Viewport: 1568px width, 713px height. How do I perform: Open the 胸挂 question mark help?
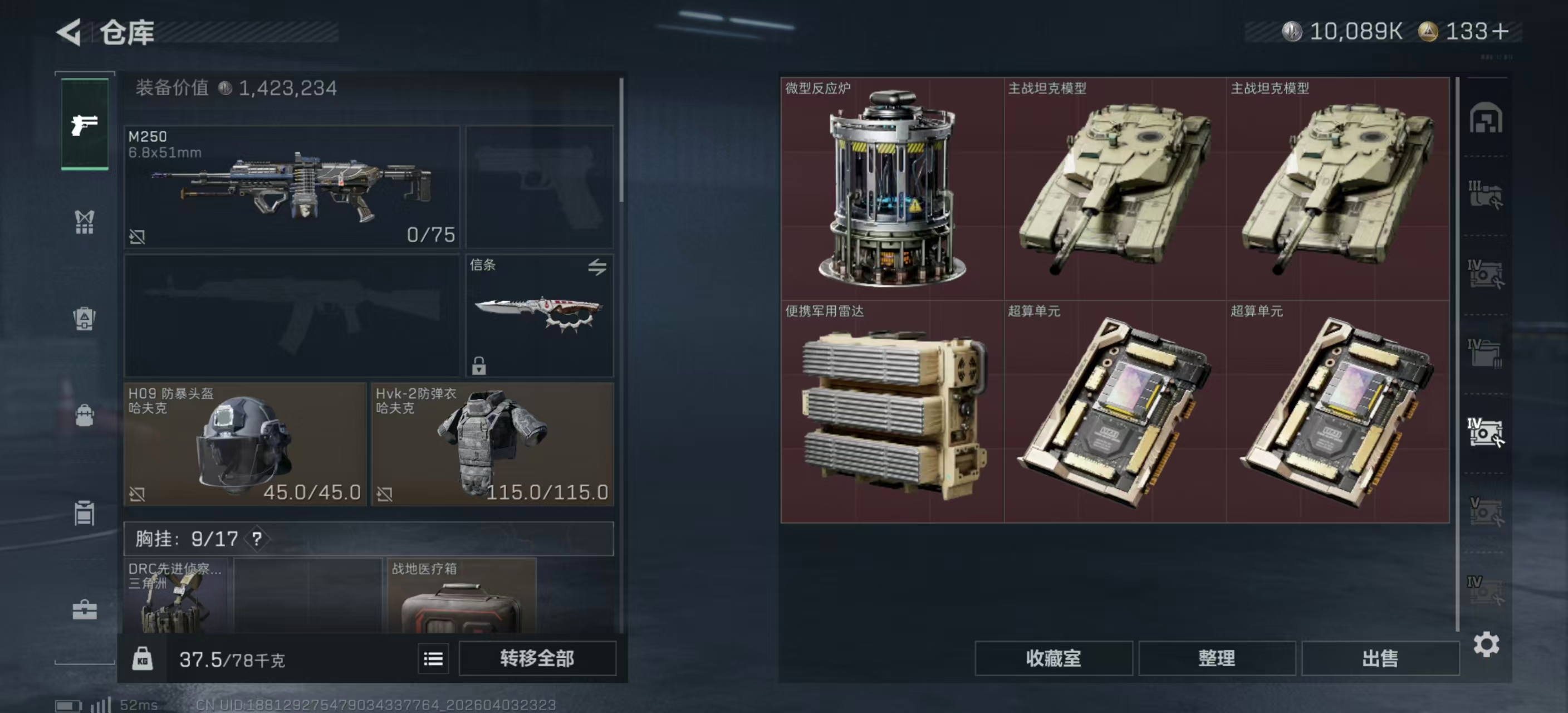click(x=257, y=539)
